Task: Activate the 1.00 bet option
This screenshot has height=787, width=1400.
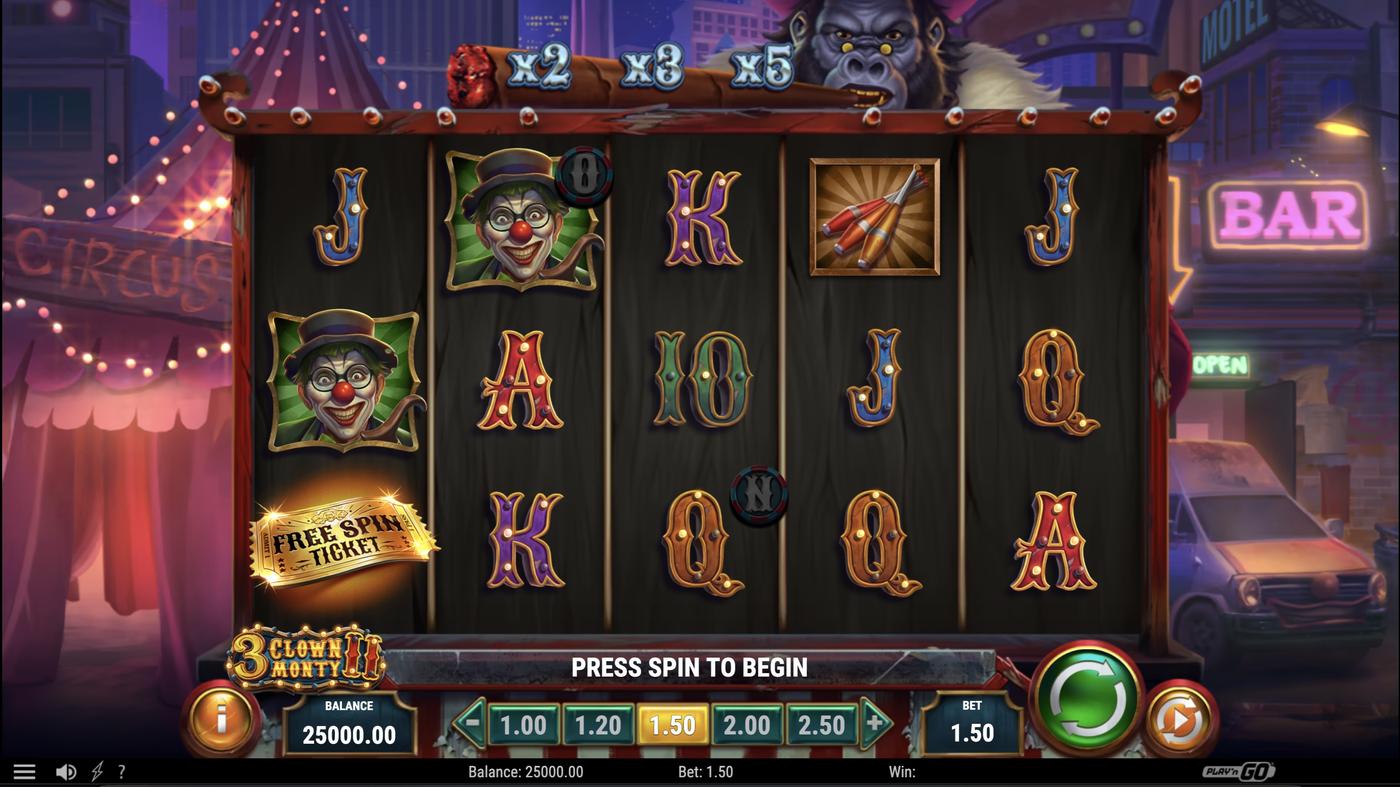Action: point(524,724)
